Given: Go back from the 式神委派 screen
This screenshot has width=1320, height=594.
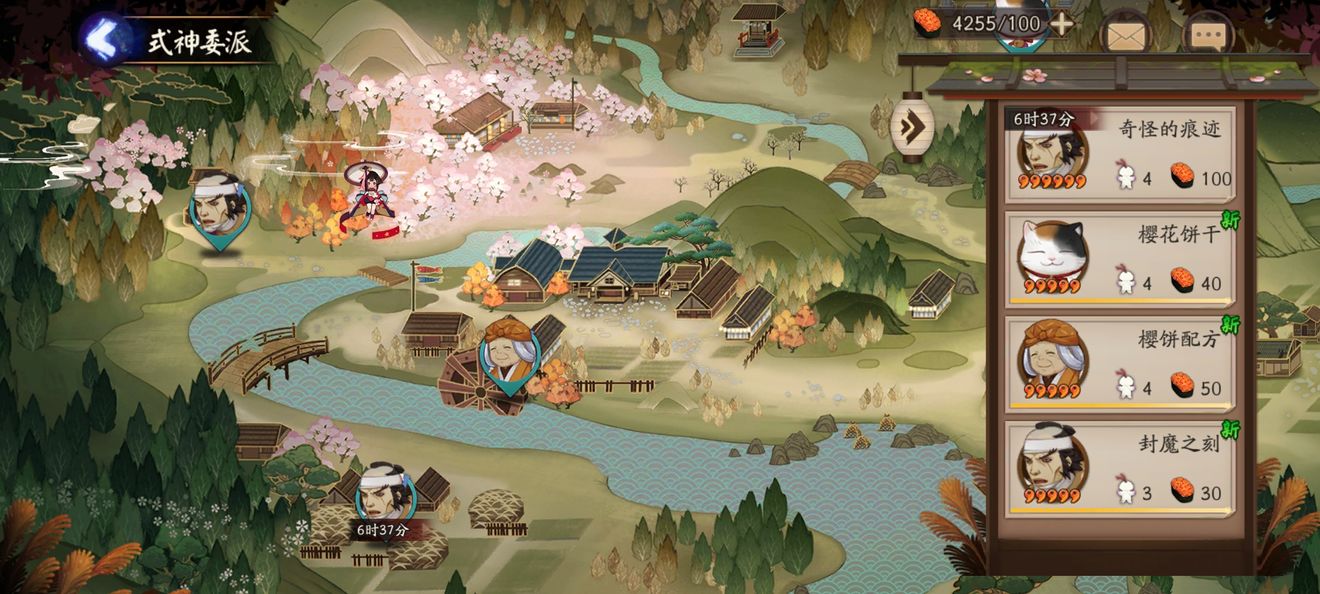Looking at the screenshot, I should [102, 39].
